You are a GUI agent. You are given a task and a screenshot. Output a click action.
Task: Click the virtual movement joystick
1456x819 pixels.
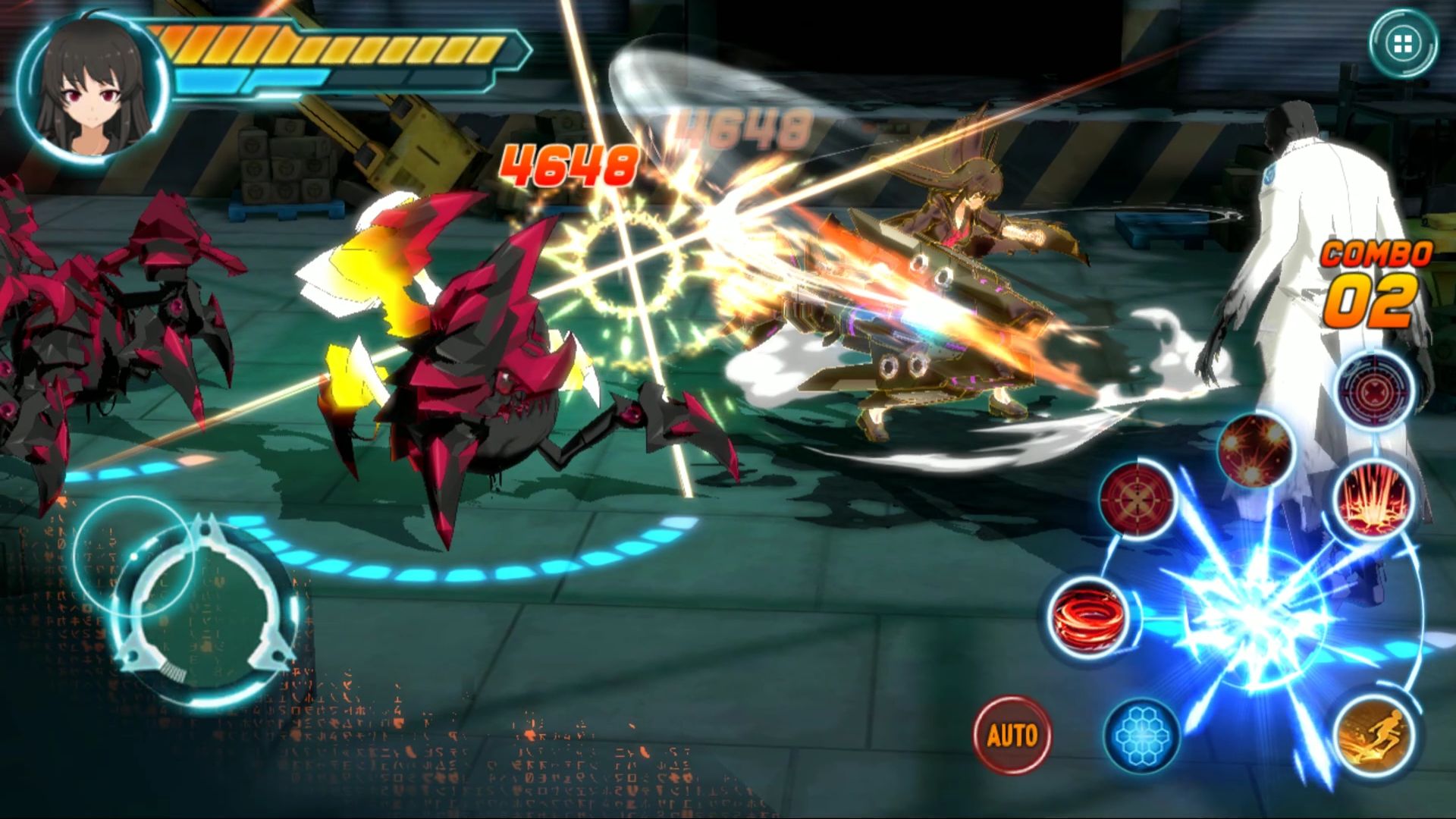pyautogui.click(x=203, y=607)
